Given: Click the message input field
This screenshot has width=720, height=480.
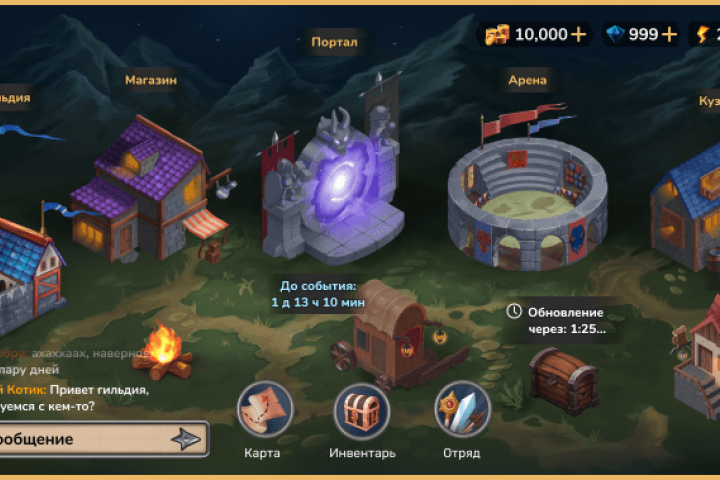Looking at the screenshot, I should [80, 439].
